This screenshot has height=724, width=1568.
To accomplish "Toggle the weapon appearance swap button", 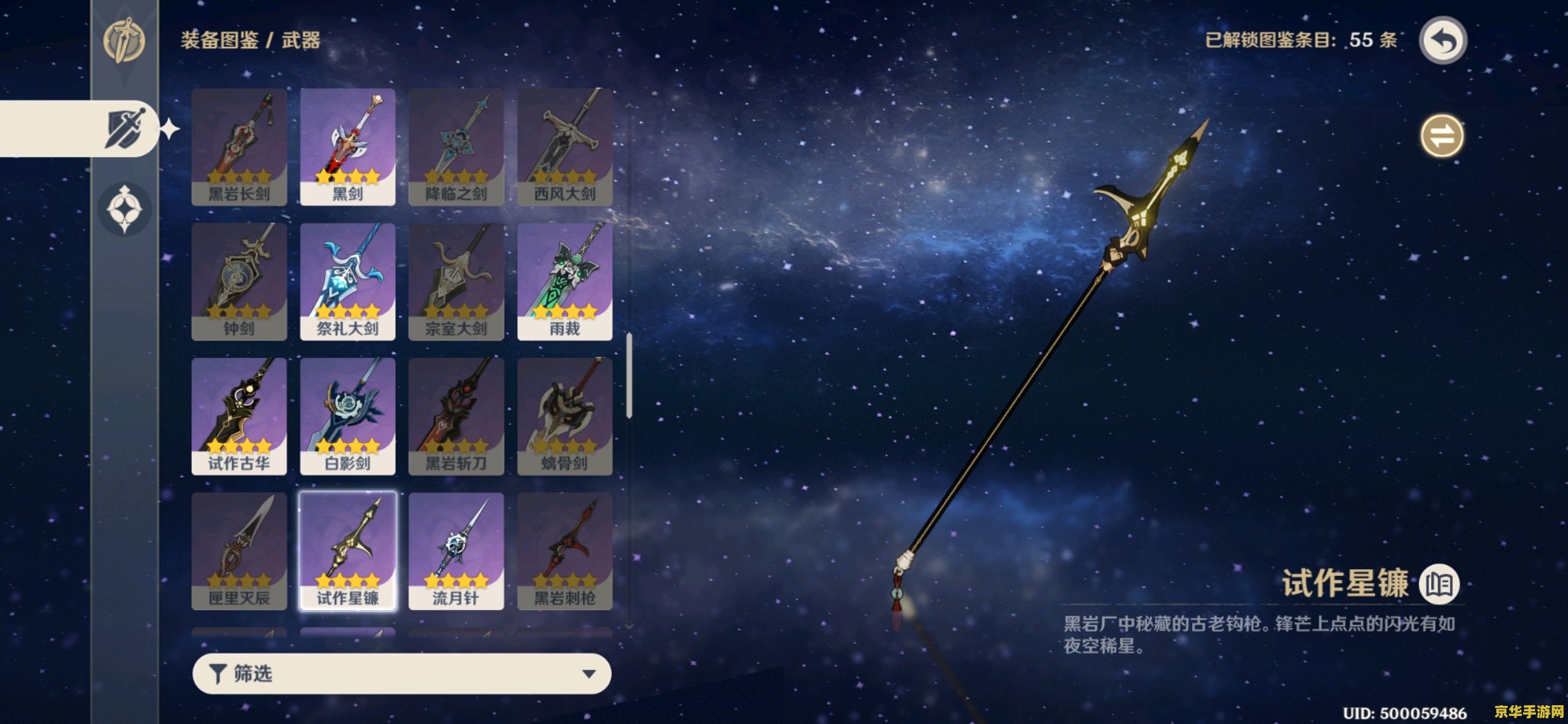I will [x=1442, y=137].
